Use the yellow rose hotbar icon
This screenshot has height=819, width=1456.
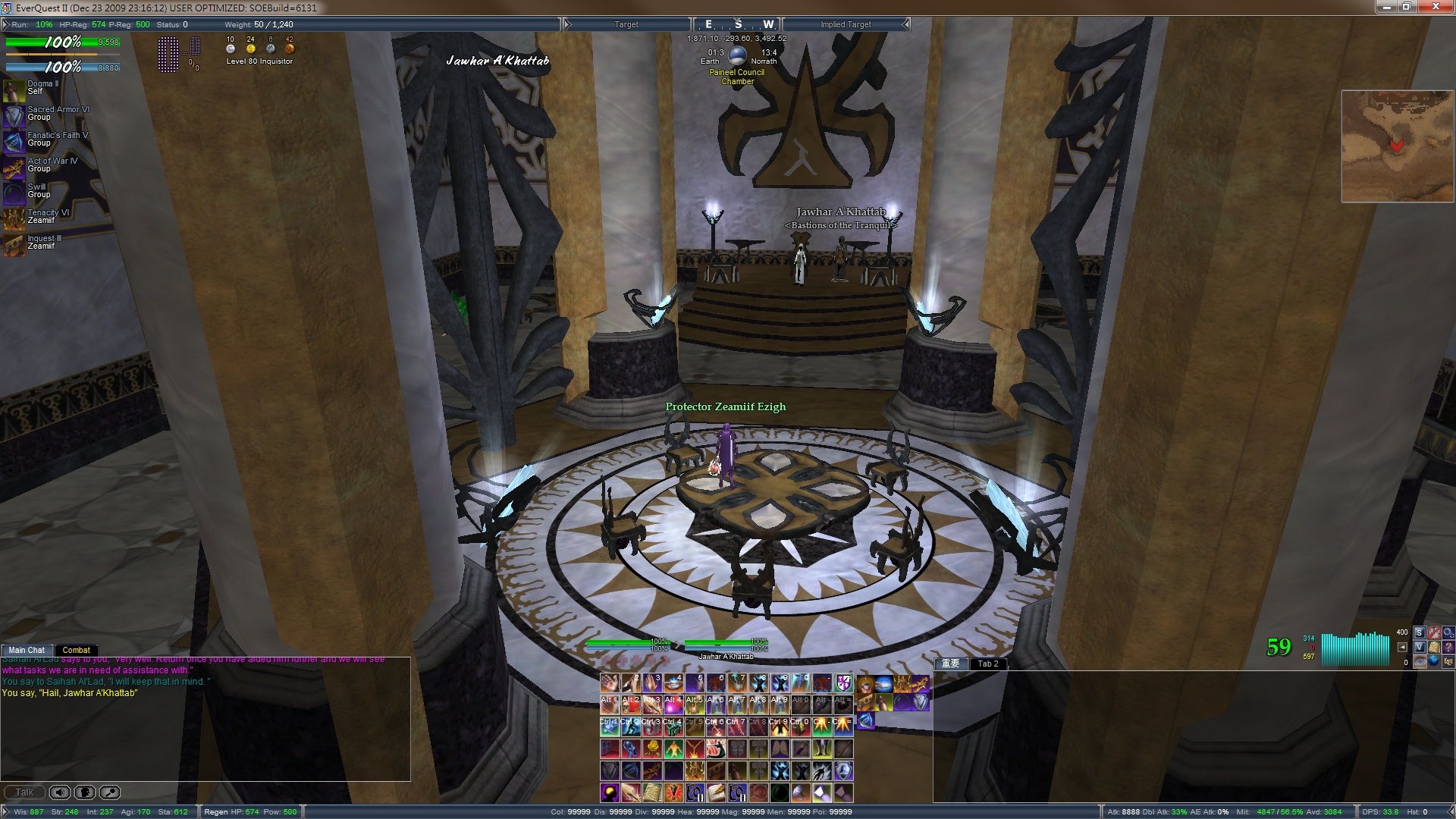pos(651,749)
